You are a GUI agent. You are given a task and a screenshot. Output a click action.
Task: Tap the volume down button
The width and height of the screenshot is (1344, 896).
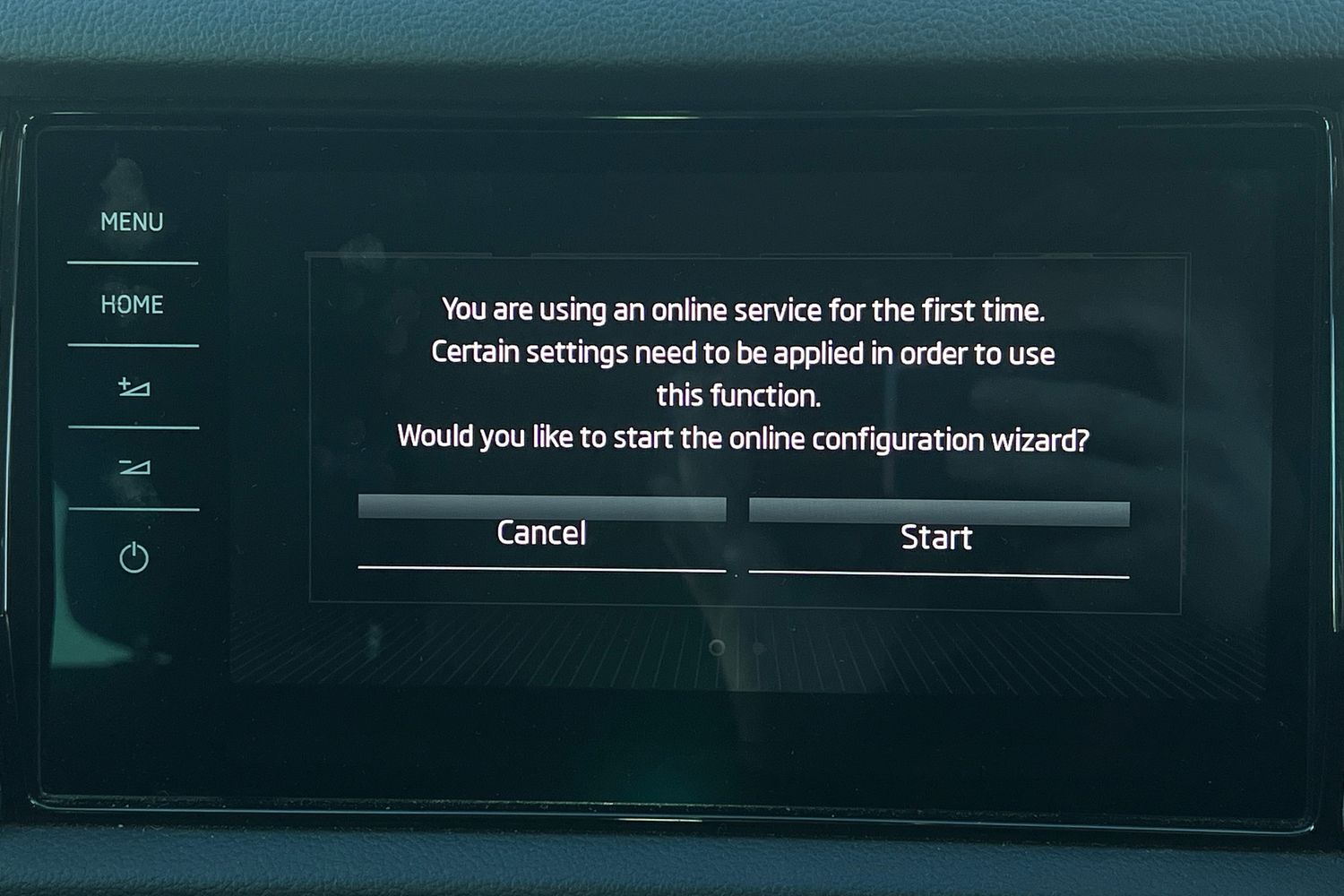pos(134,468)
